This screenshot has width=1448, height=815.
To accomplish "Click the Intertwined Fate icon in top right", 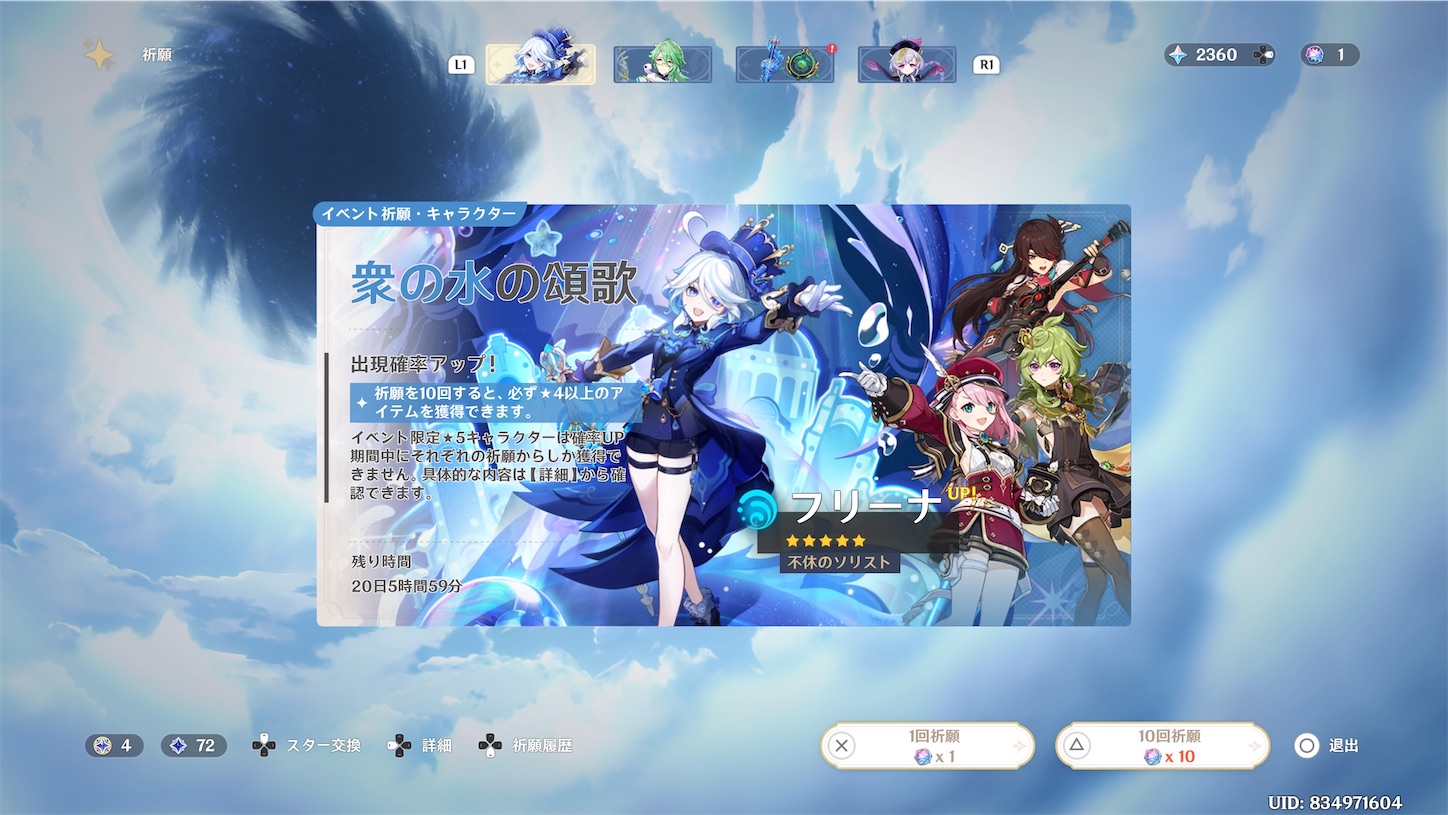I will coord(1314,55).
